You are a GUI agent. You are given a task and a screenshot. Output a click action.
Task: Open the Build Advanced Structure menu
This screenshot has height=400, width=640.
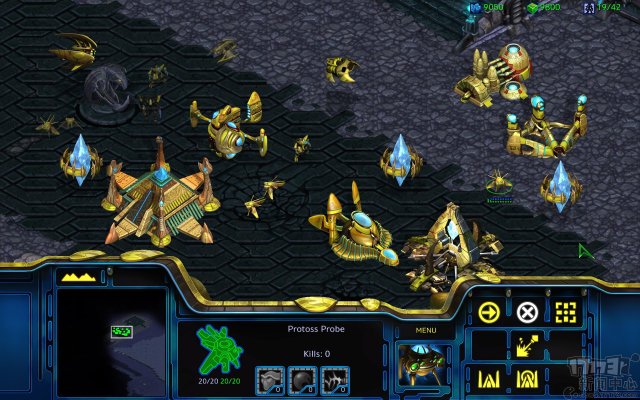(527, 380)
